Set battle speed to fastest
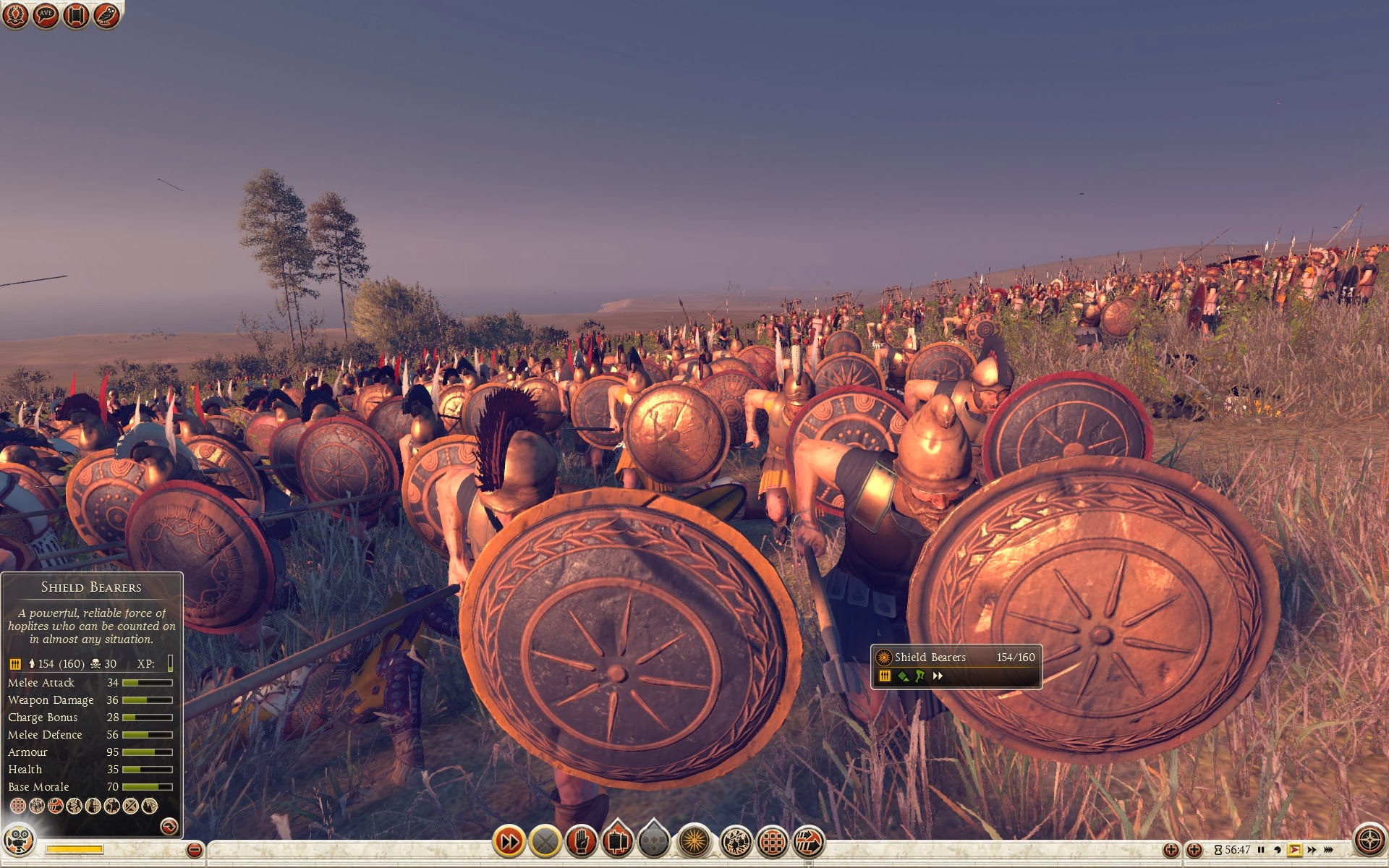This screenshot has height=868, width=1389. point(1329,850)
